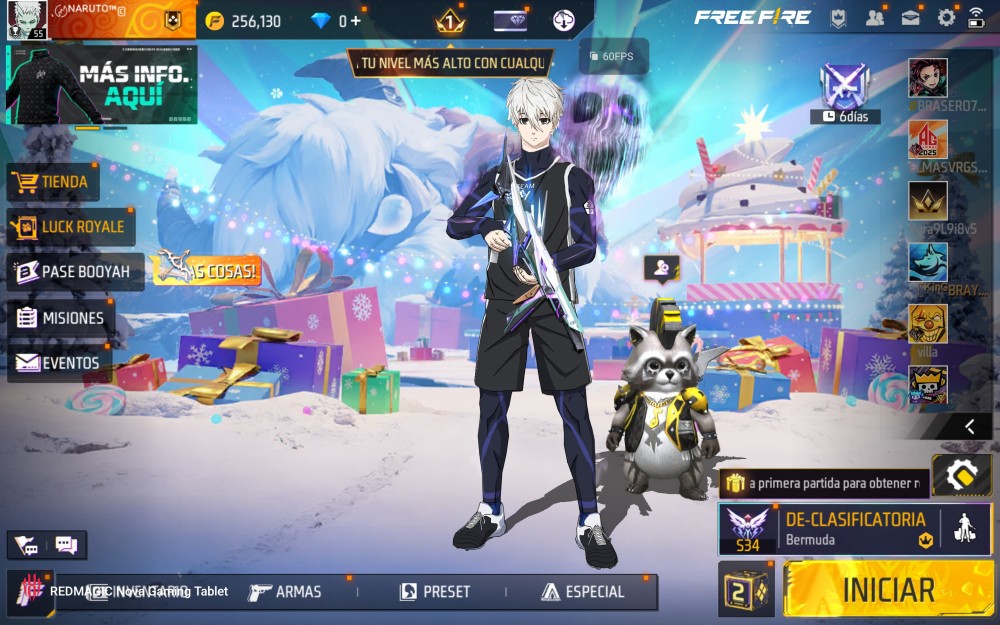Start the match with INICIAR button
The width and height of the screenshot is (1000, 625).
point(888,589)
